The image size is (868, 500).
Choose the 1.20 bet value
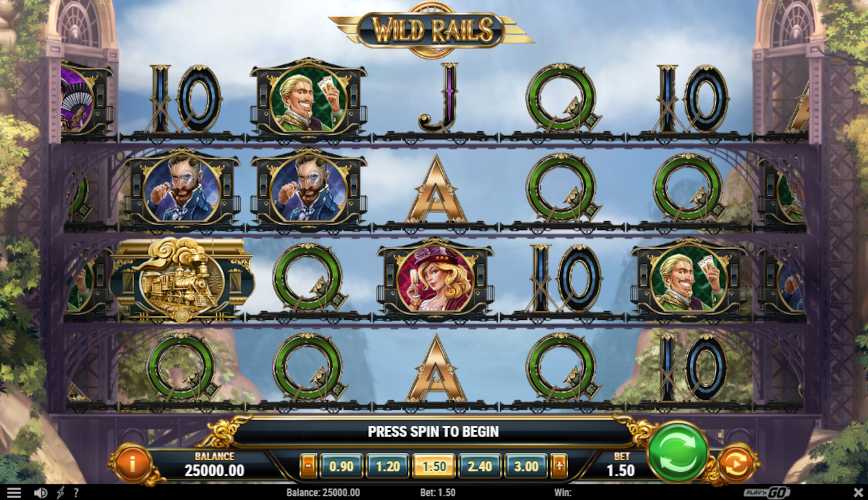pyautogui.click(x=387, y=465)
